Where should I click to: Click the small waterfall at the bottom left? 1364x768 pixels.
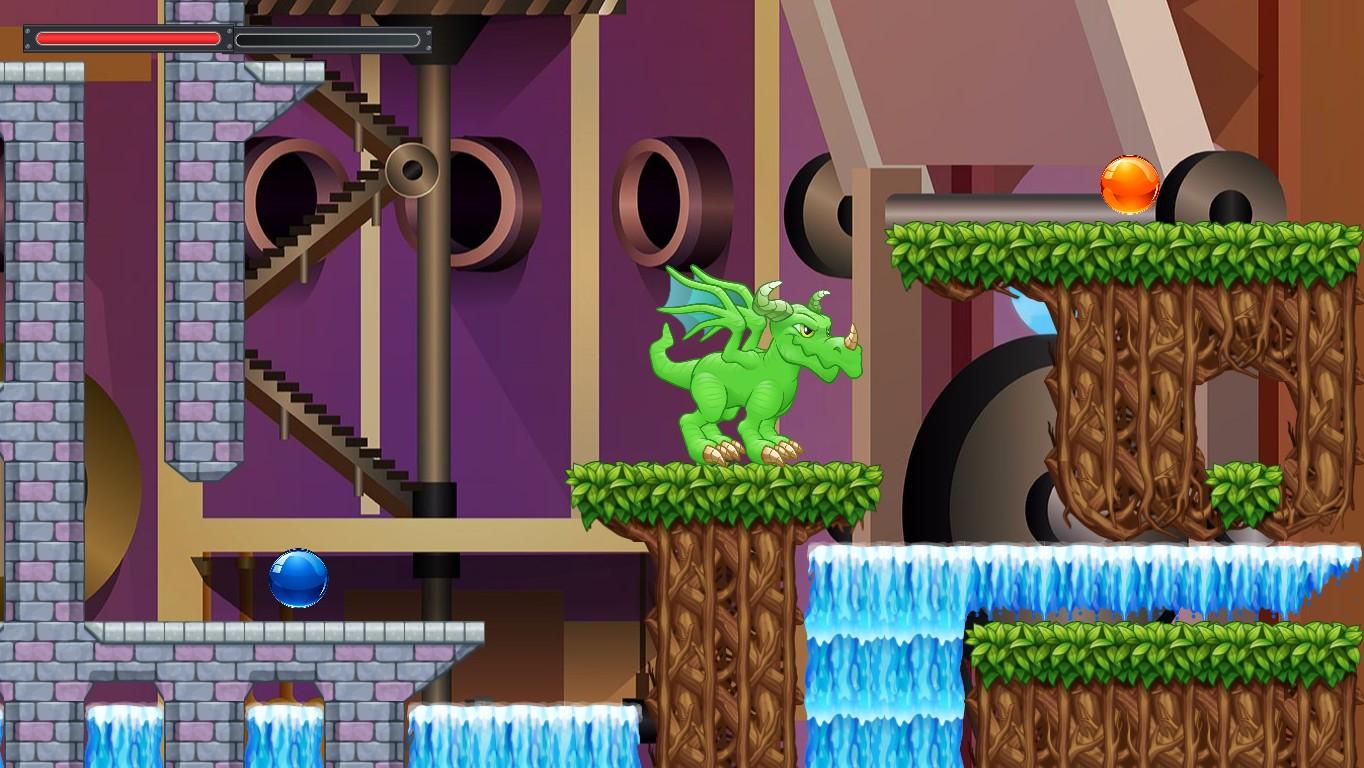[120, 735]
